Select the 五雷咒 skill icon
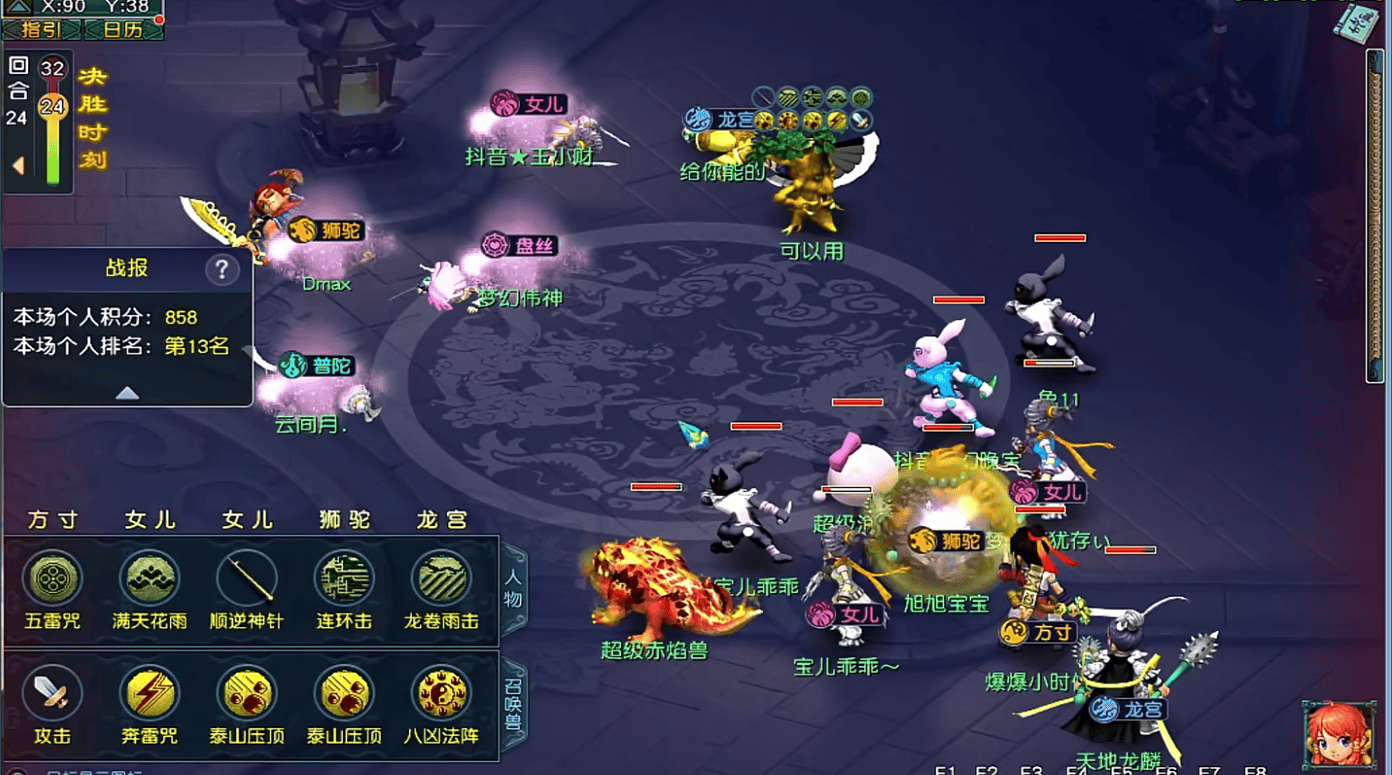This screenshot has height=775, width=1392. (x=53, y=579)
